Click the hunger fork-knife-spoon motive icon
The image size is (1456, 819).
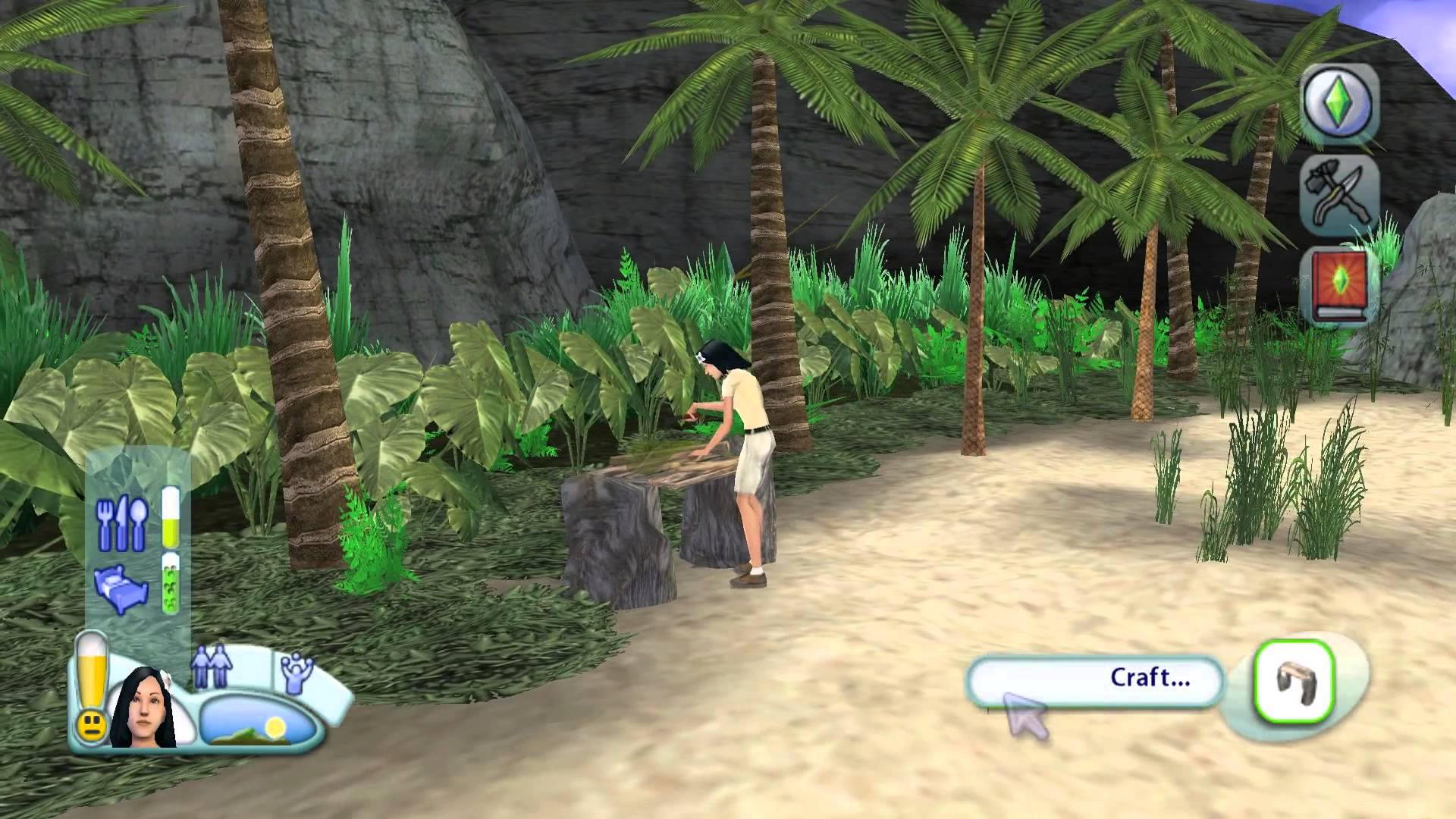pyautogui.click(x=120, y=522)
